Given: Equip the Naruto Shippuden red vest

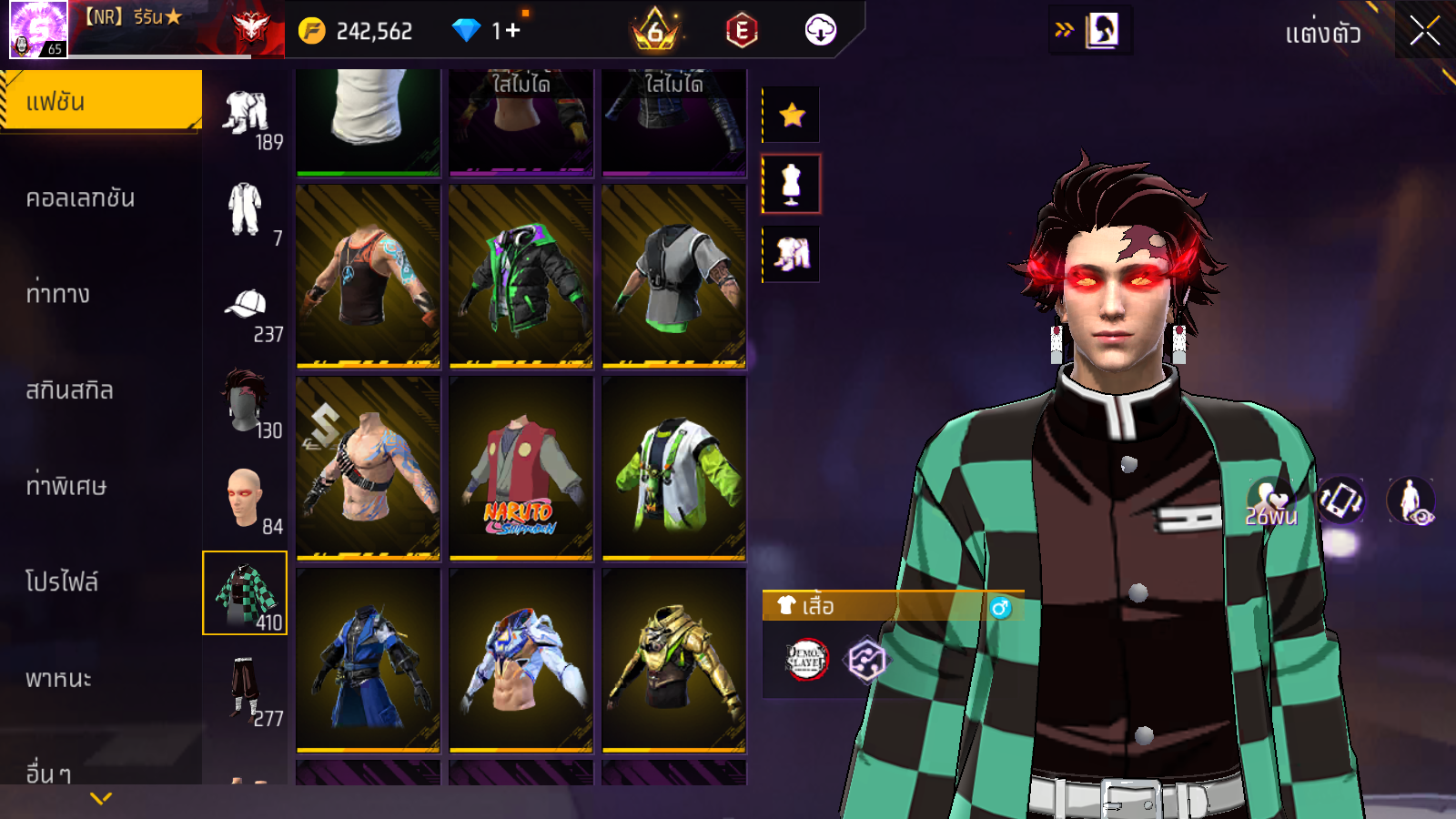Looking at the screenshot, I should click(521, 468).
